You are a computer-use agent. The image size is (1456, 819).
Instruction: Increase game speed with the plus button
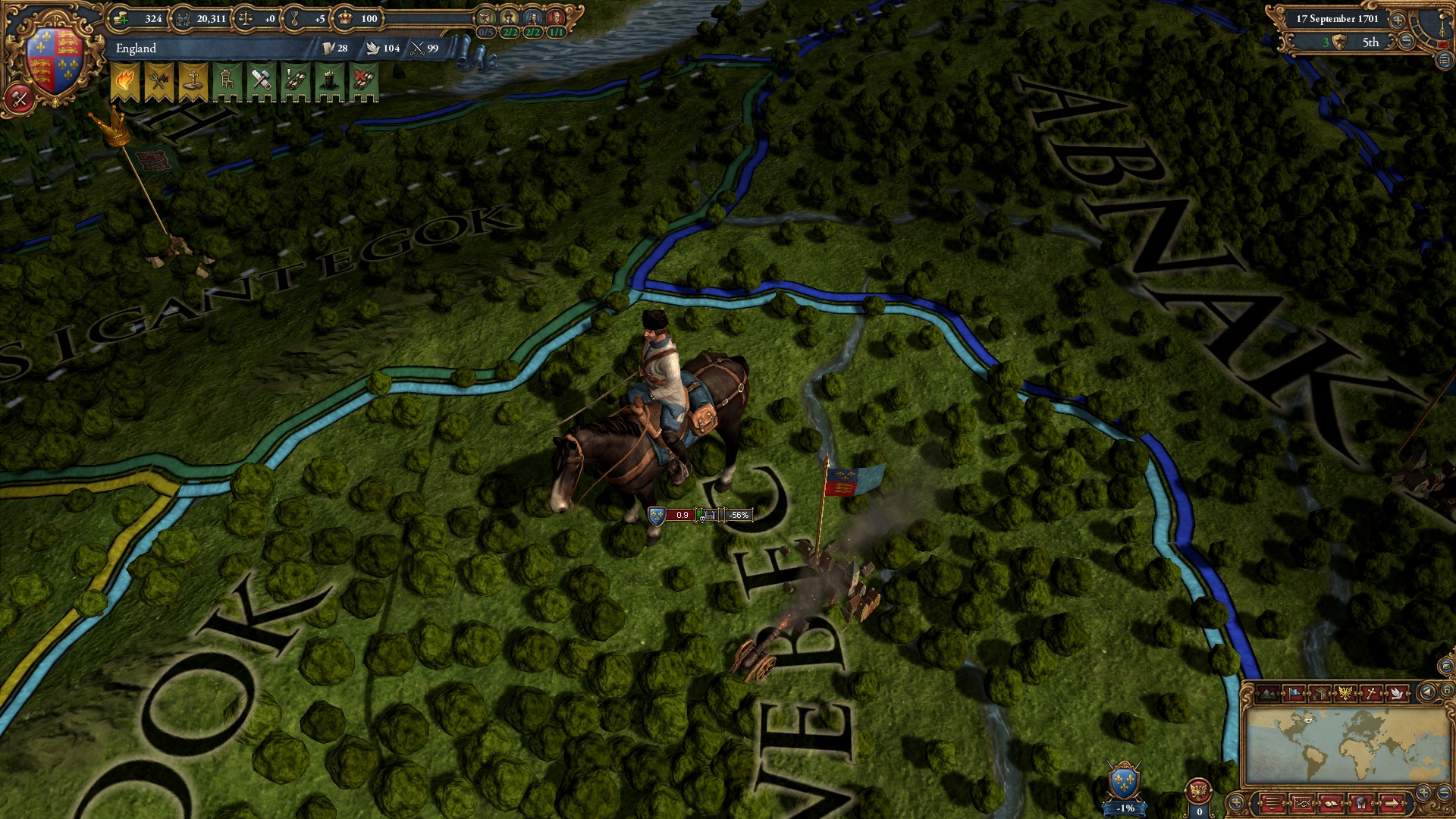tap(1398, 20)
